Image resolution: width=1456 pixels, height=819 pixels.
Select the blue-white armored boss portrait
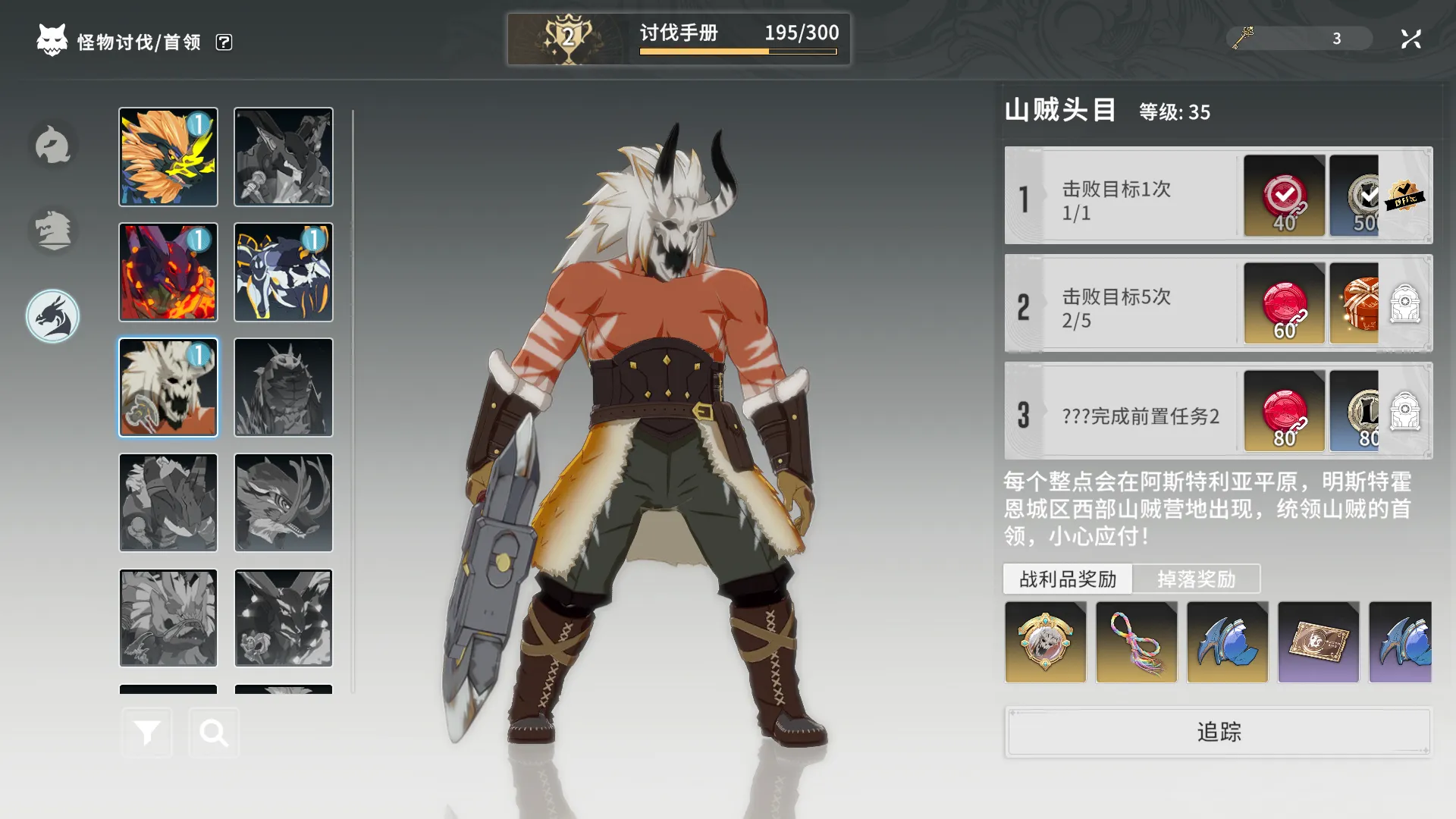point(284,272)
